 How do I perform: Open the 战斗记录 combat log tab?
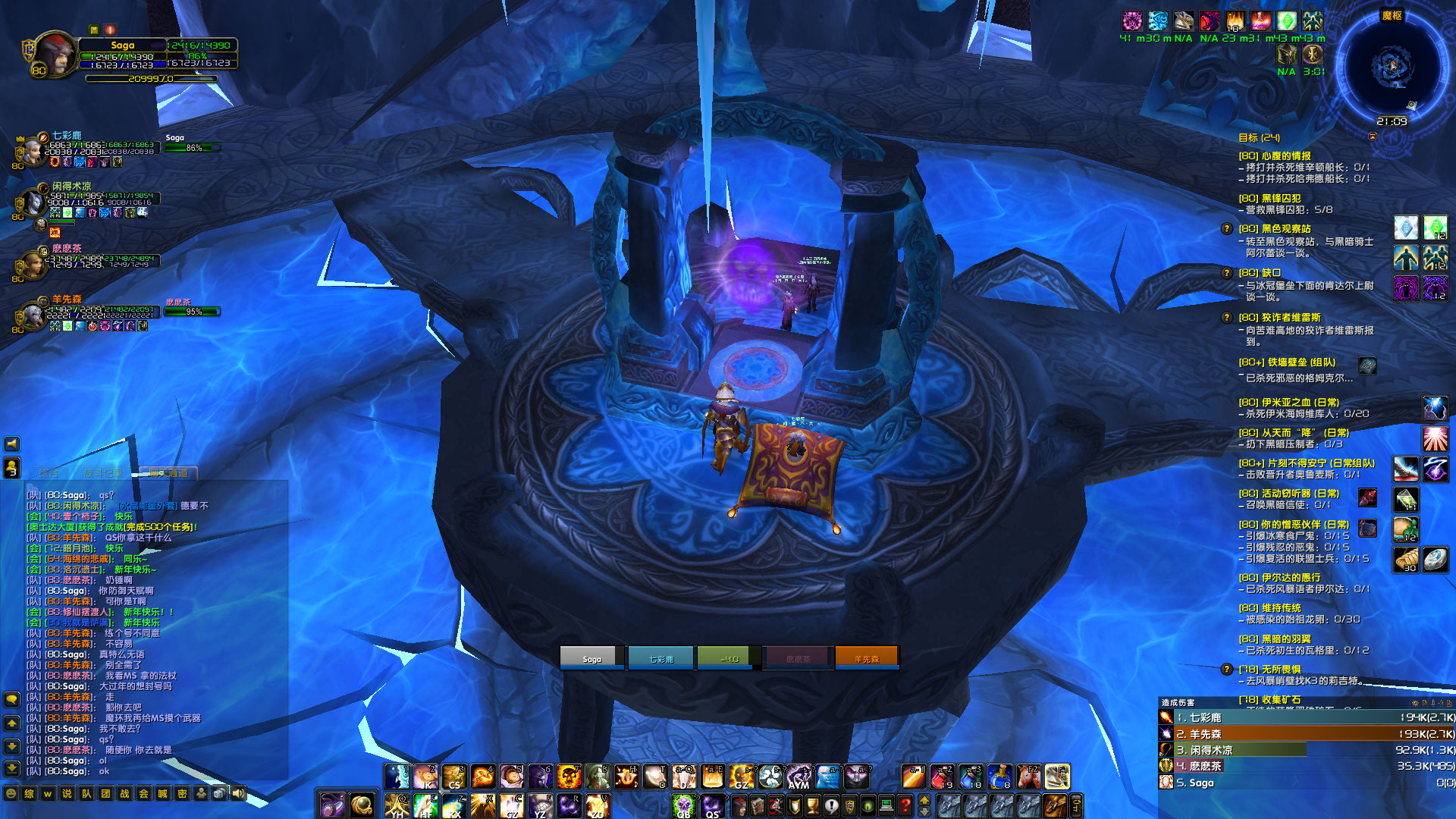click(104, 472)
